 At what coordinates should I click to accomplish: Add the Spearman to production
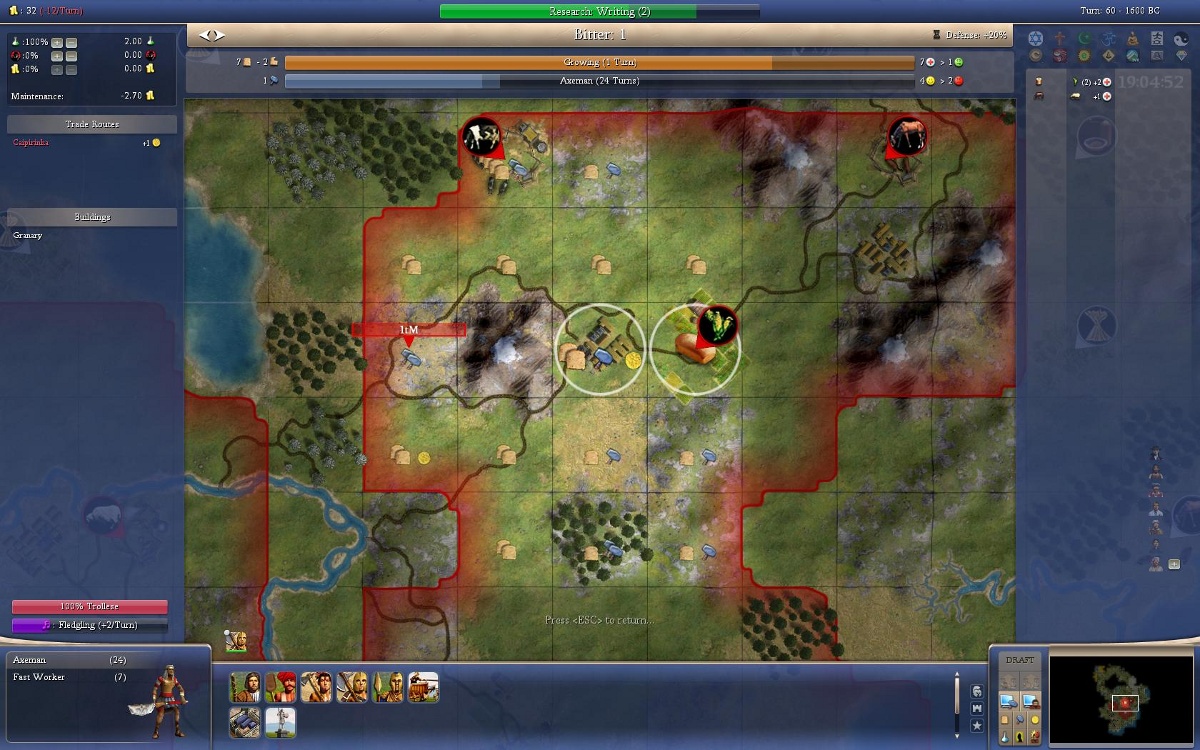pos(387,687)
